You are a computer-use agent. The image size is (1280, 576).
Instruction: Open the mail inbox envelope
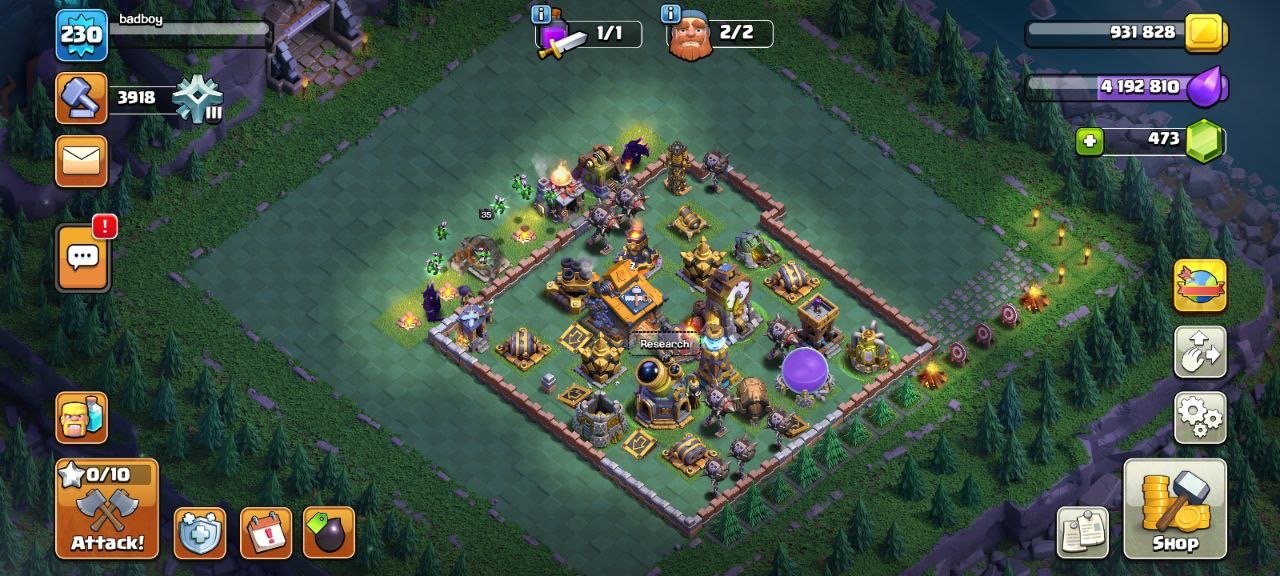tap(81, 161)
